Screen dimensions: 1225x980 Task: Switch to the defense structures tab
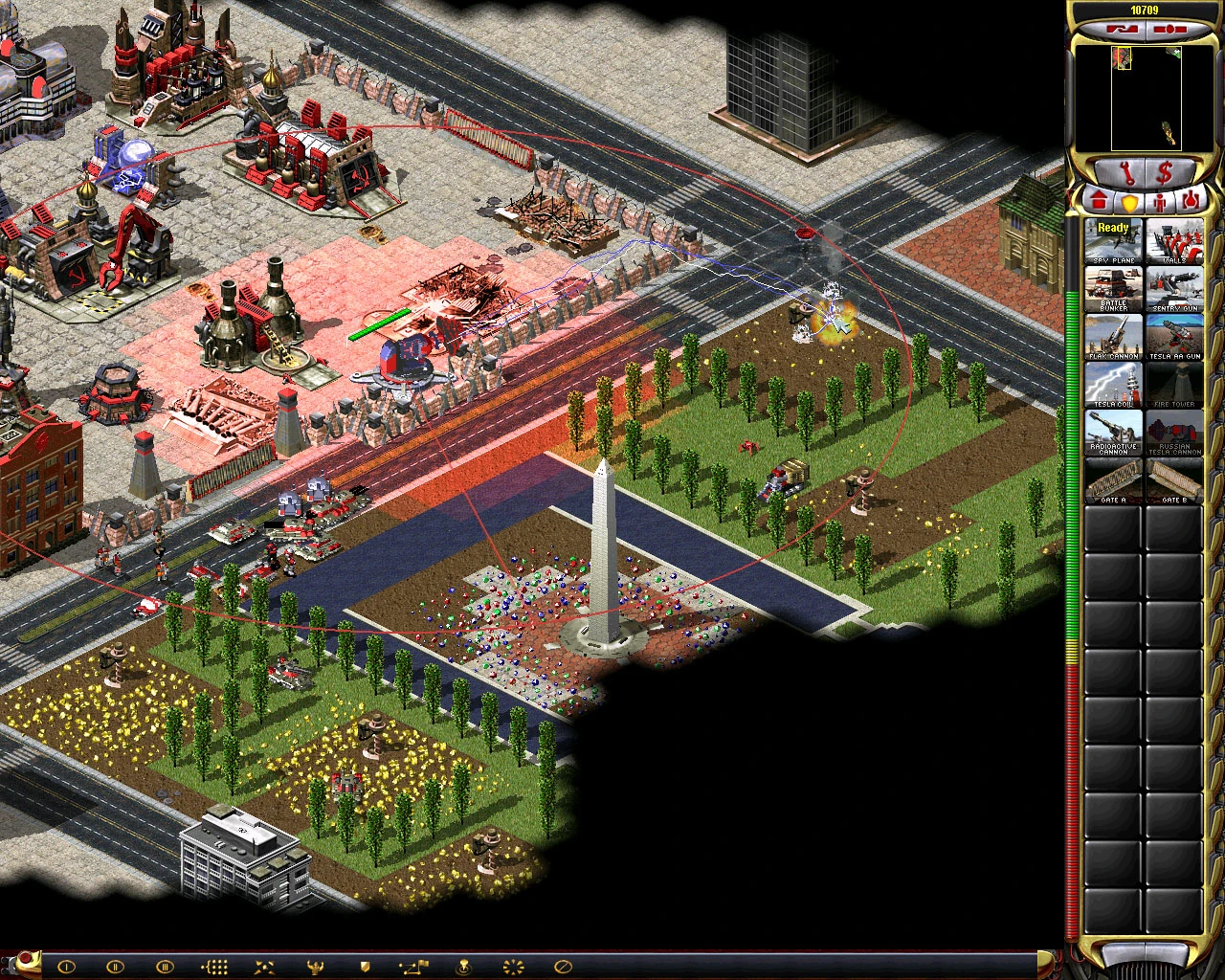(x=1131, y=201)
